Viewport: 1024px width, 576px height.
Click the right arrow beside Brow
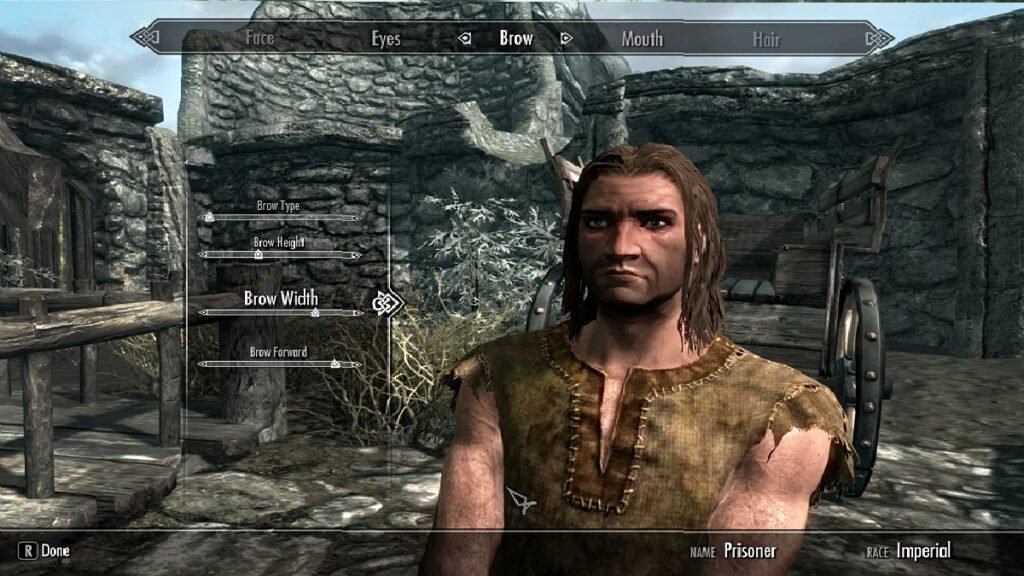tap(566, 39)
